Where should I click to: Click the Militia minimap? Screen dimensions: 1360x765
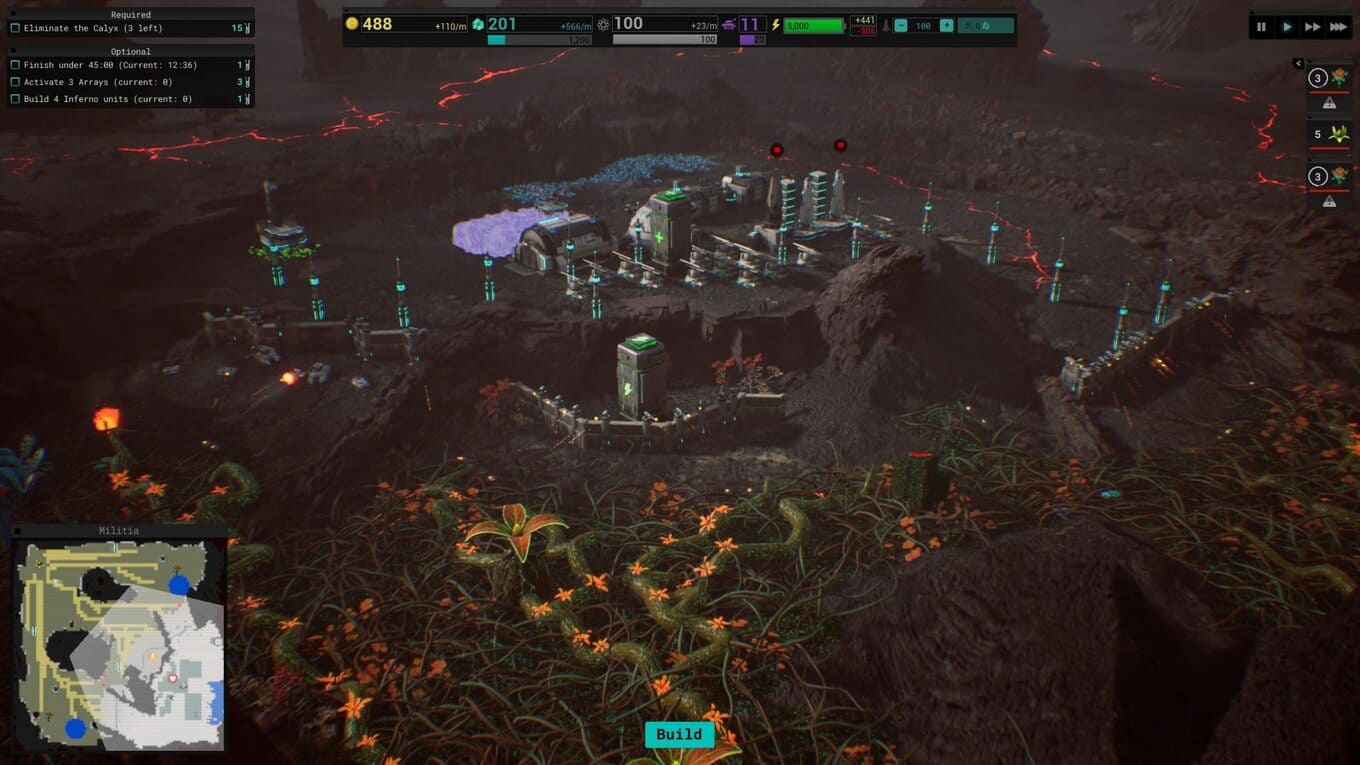(119, 645)
